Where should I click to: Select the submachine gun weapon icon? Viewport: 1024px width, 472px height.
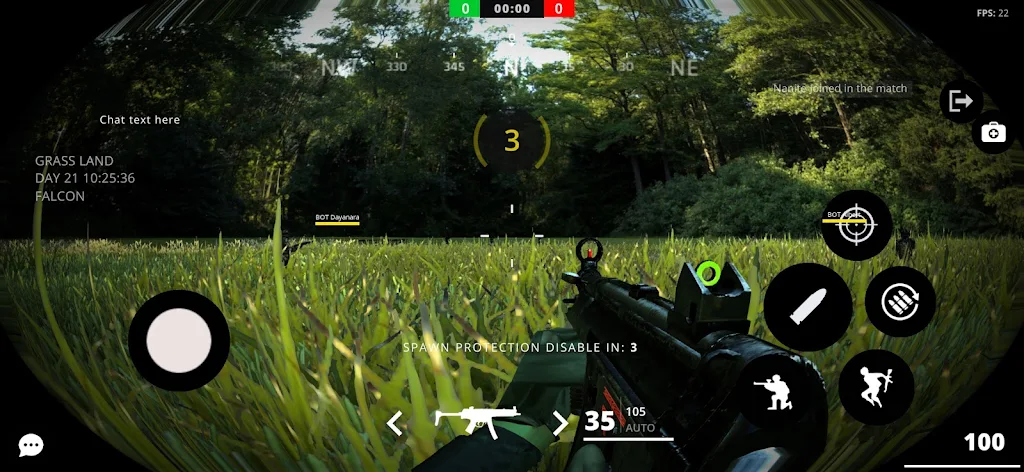pyautogui.click(x=477, y=421)
